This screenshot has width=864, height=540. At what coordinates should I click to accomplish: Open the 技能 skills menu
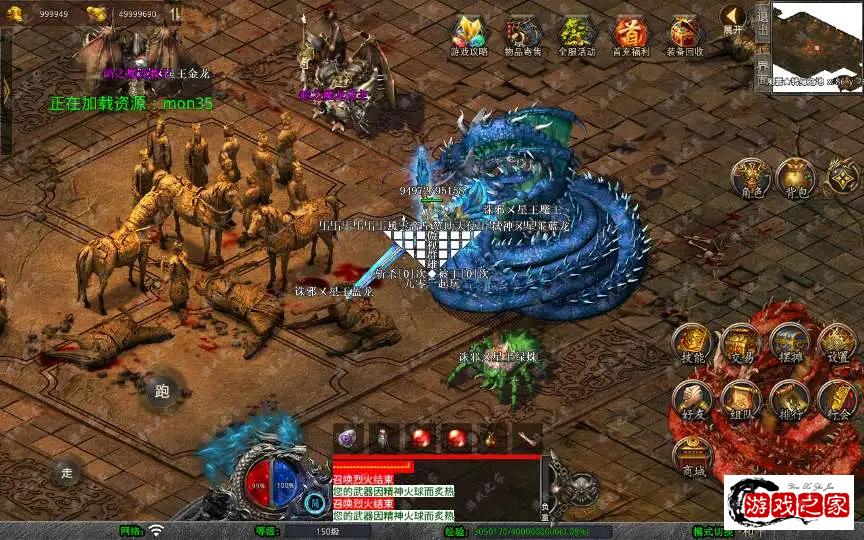[691, 345]
